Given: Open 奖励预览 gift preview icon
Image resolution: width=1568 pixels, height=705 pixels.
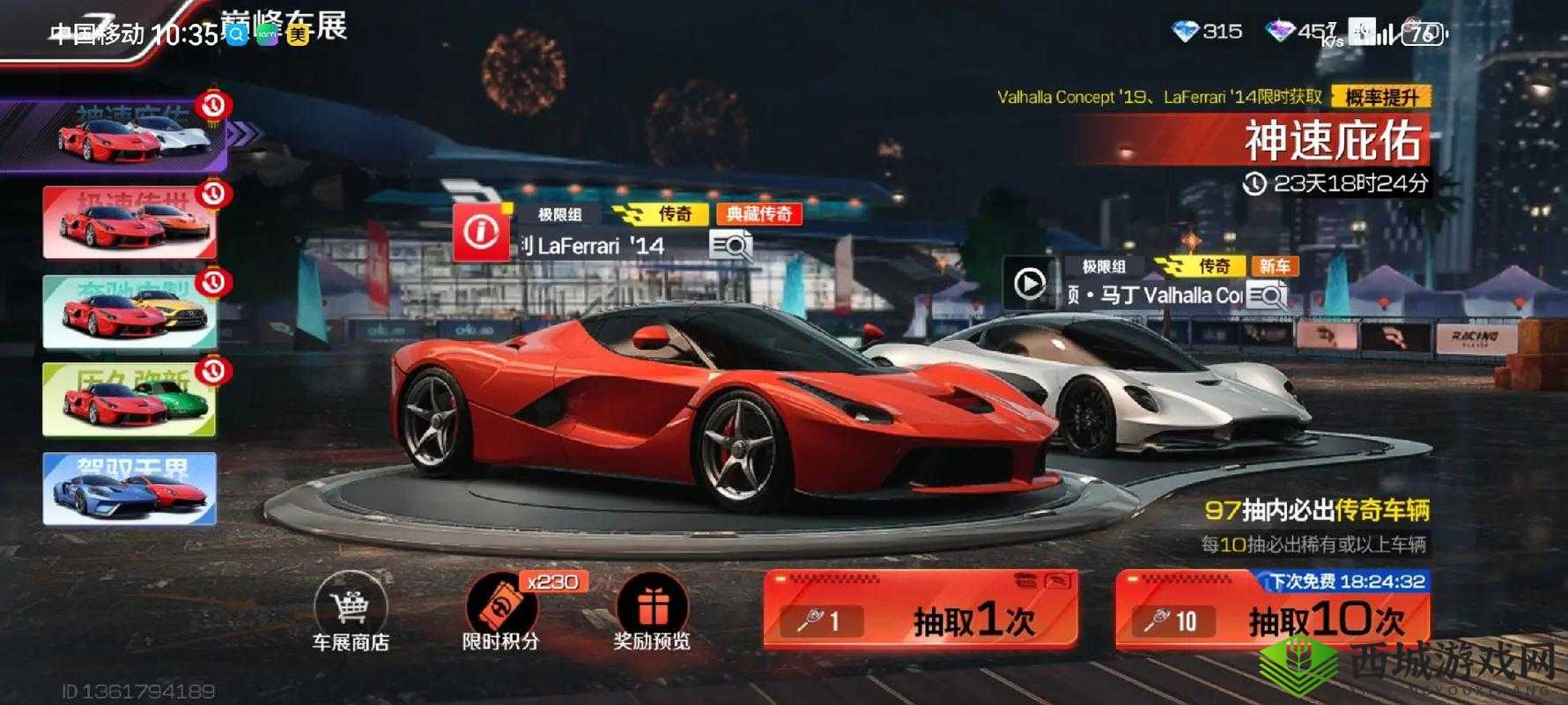Looking at the screenshot, I should pos(650,608).
